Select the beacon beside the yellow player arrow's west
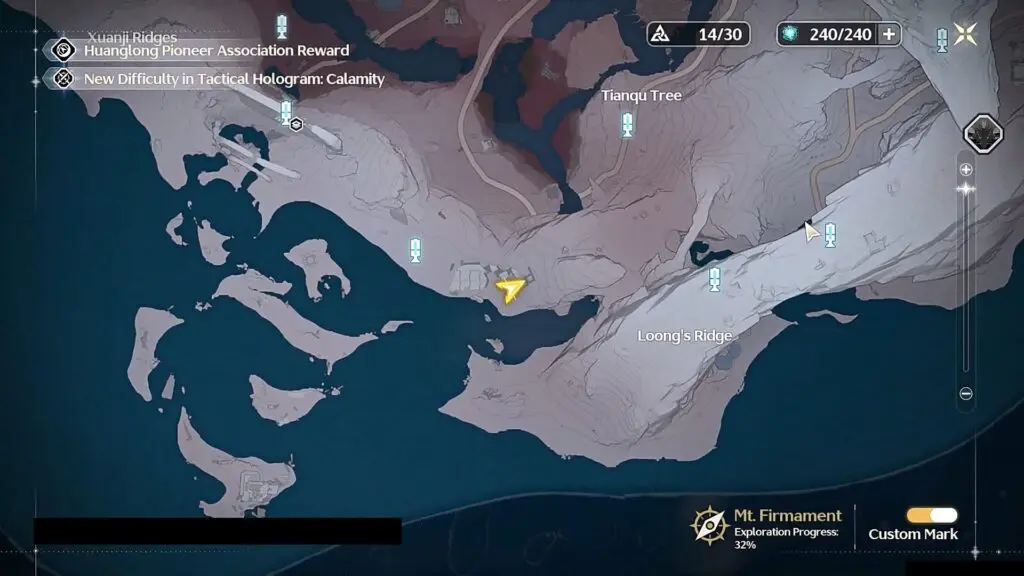 pyautogui.click(x=416, y=251)
